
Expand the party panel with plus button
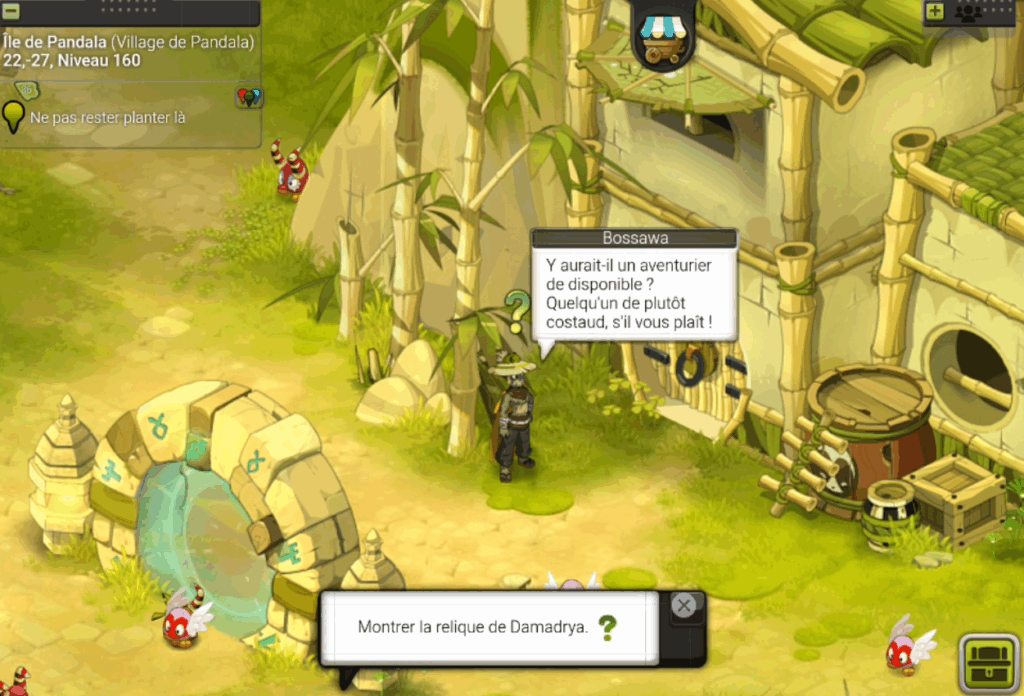935,12
